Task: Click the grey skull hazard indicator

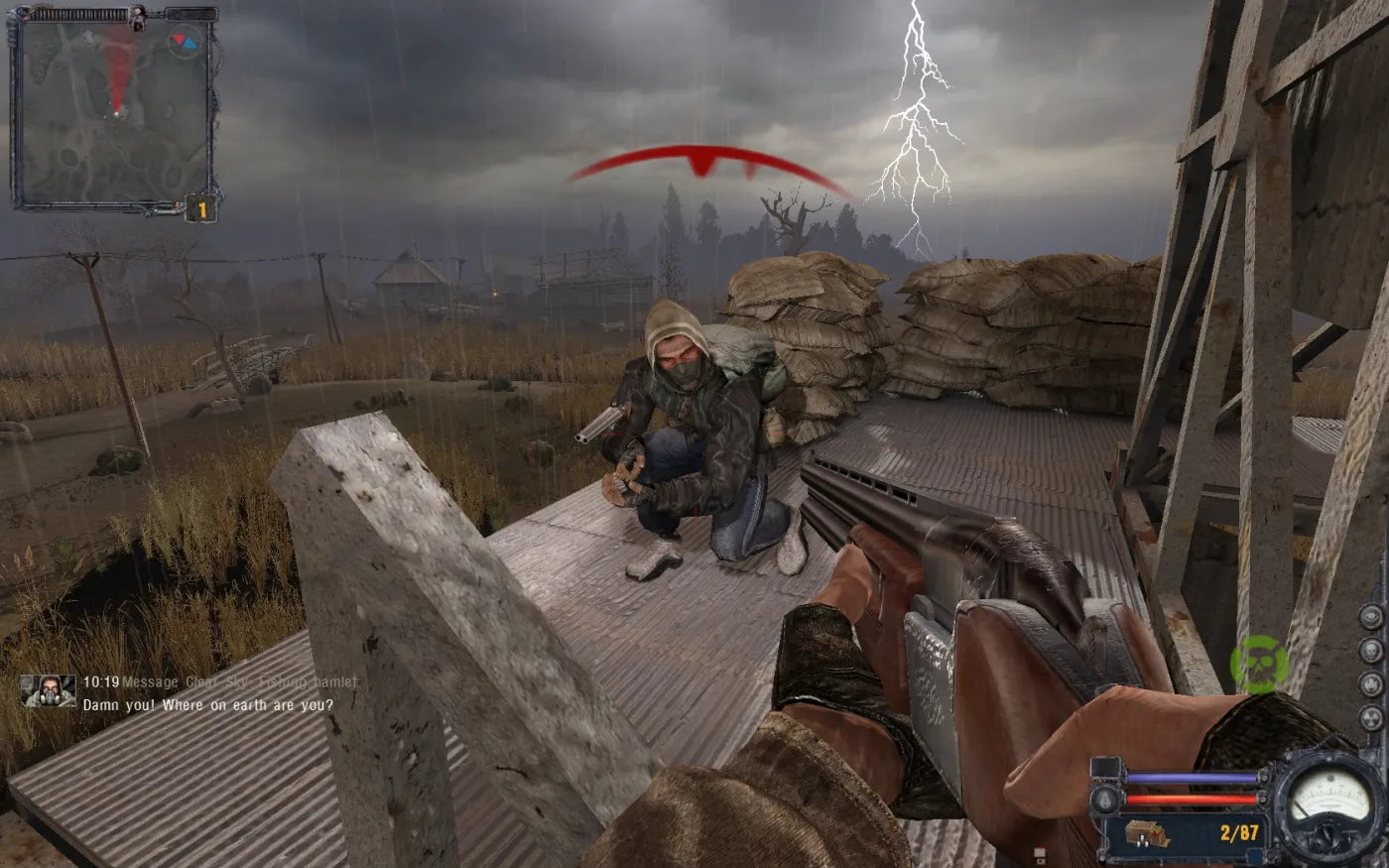Action: [1371, 651]
